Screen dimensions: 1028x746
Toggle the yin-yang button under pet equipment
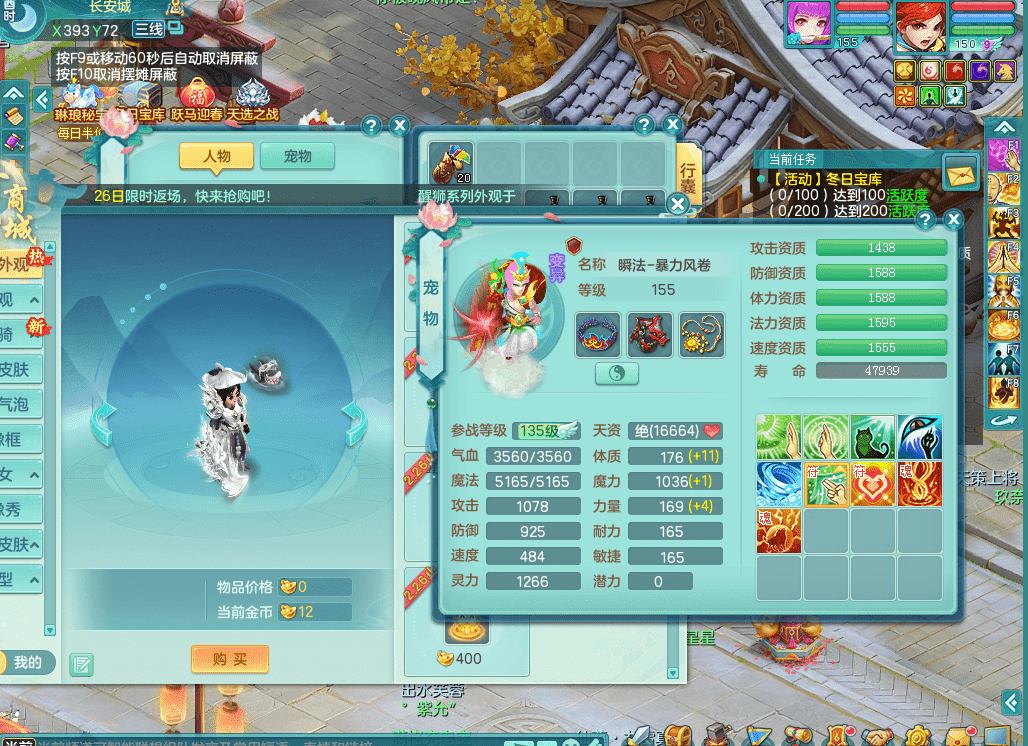point(617,373)
